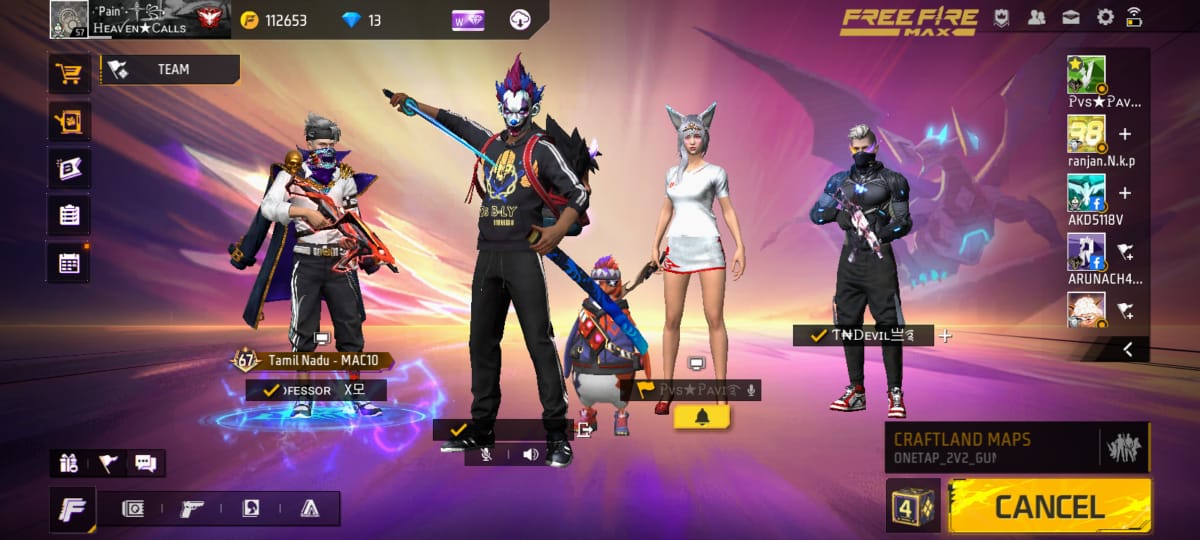
Task: Open the TEAM panel
Action: [x=171, y=70]
